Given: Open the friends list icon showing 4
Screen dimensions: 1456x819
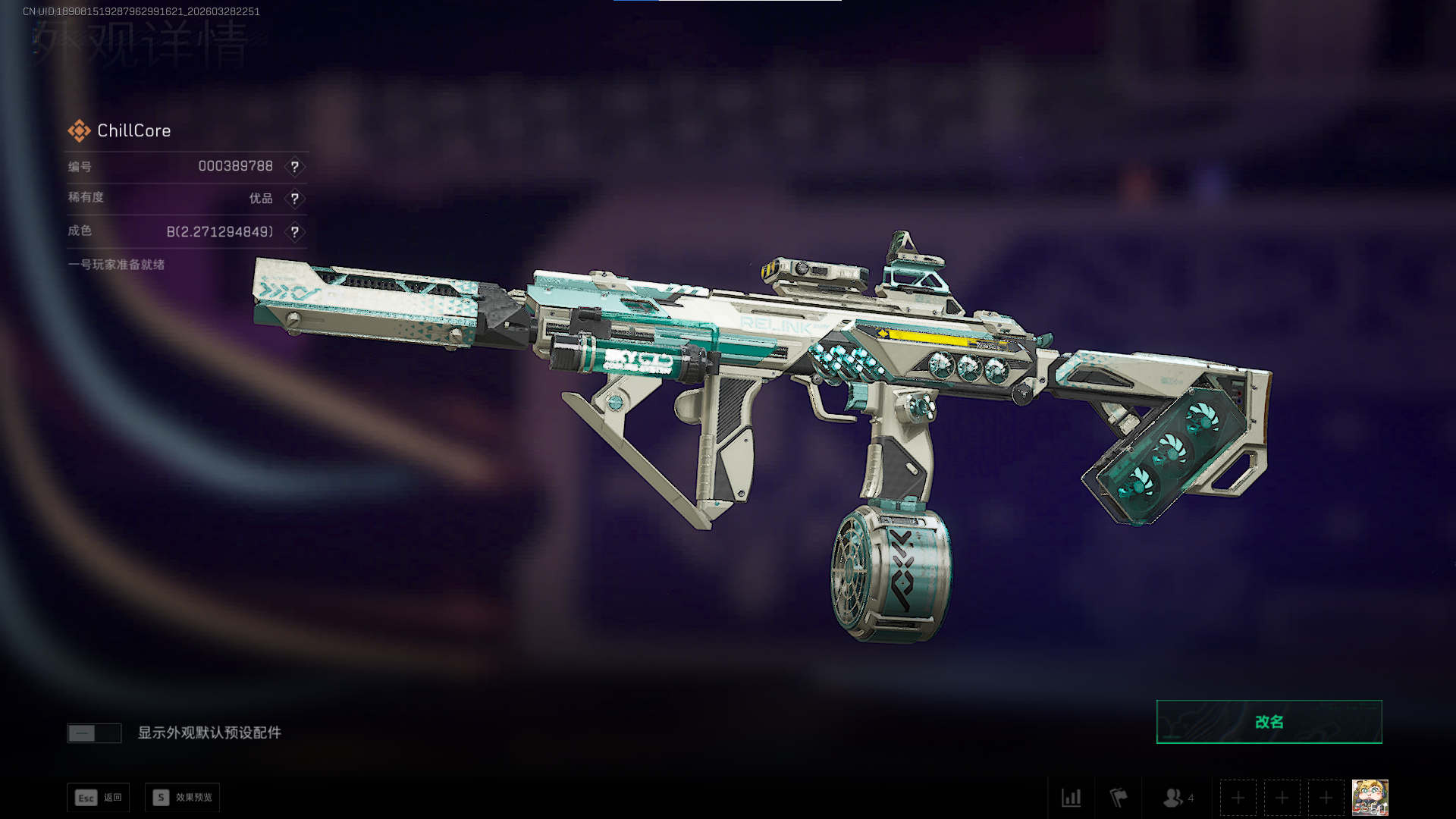Looking at the screenshot, I should [1178, 798].
